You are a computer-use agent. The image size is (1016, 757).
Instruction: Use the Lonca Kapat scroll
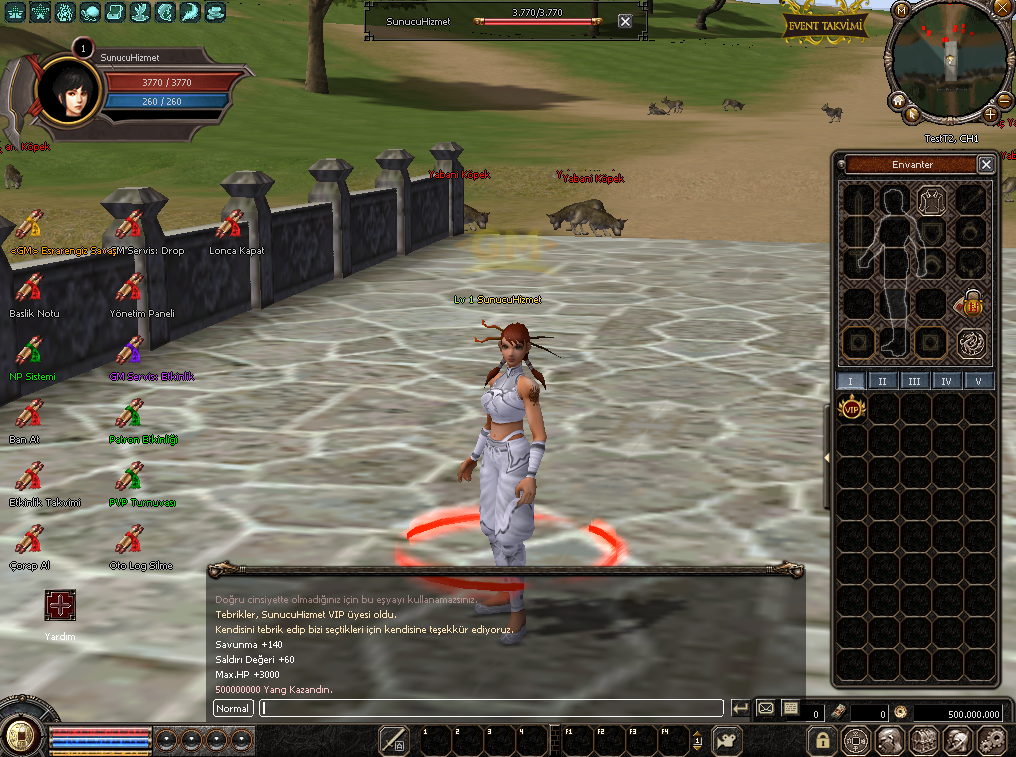click(230, 225)
